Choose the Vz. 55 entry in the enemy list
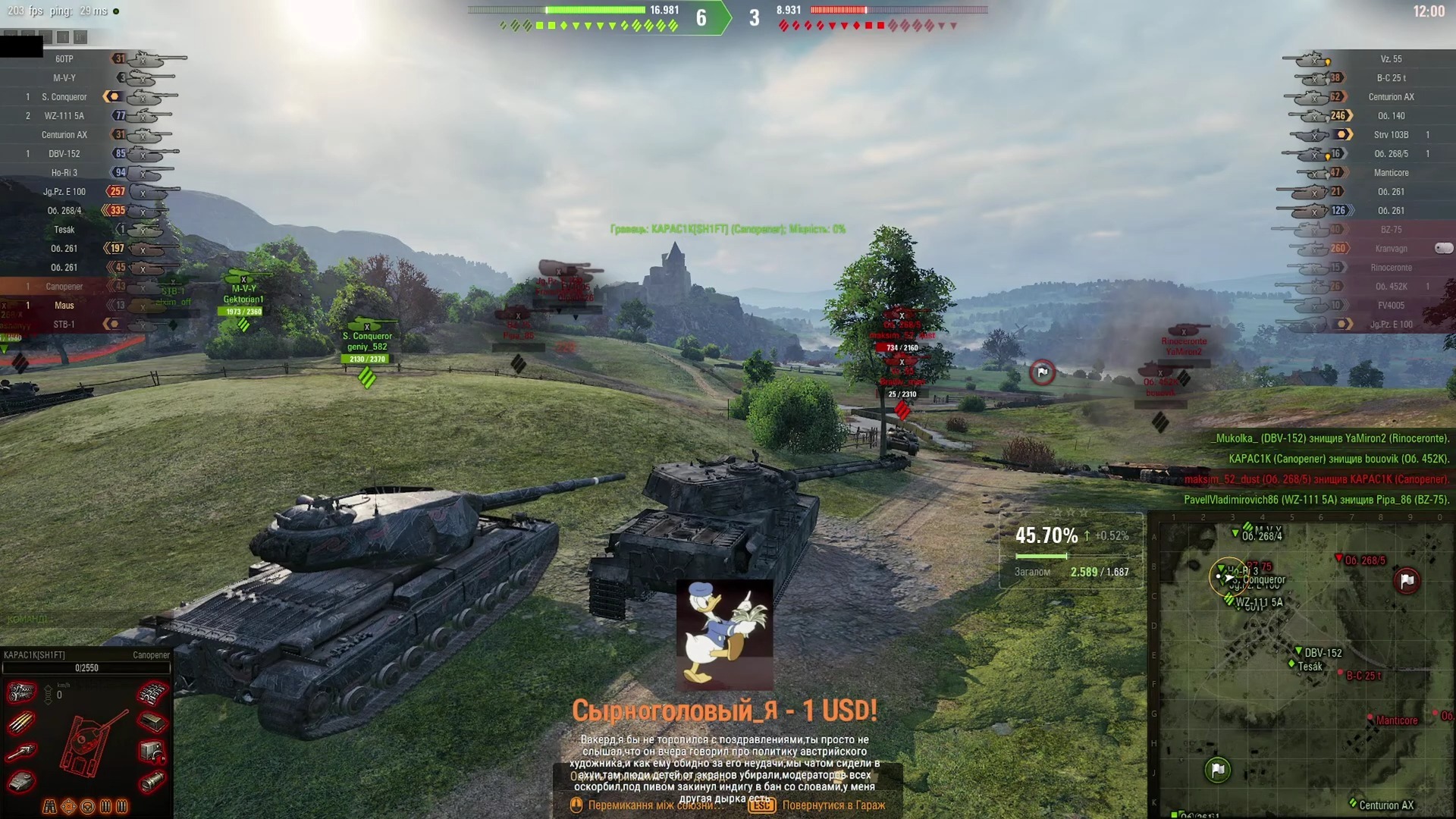The height and width of the screenshot is (819, 1456). [1391, 59]
